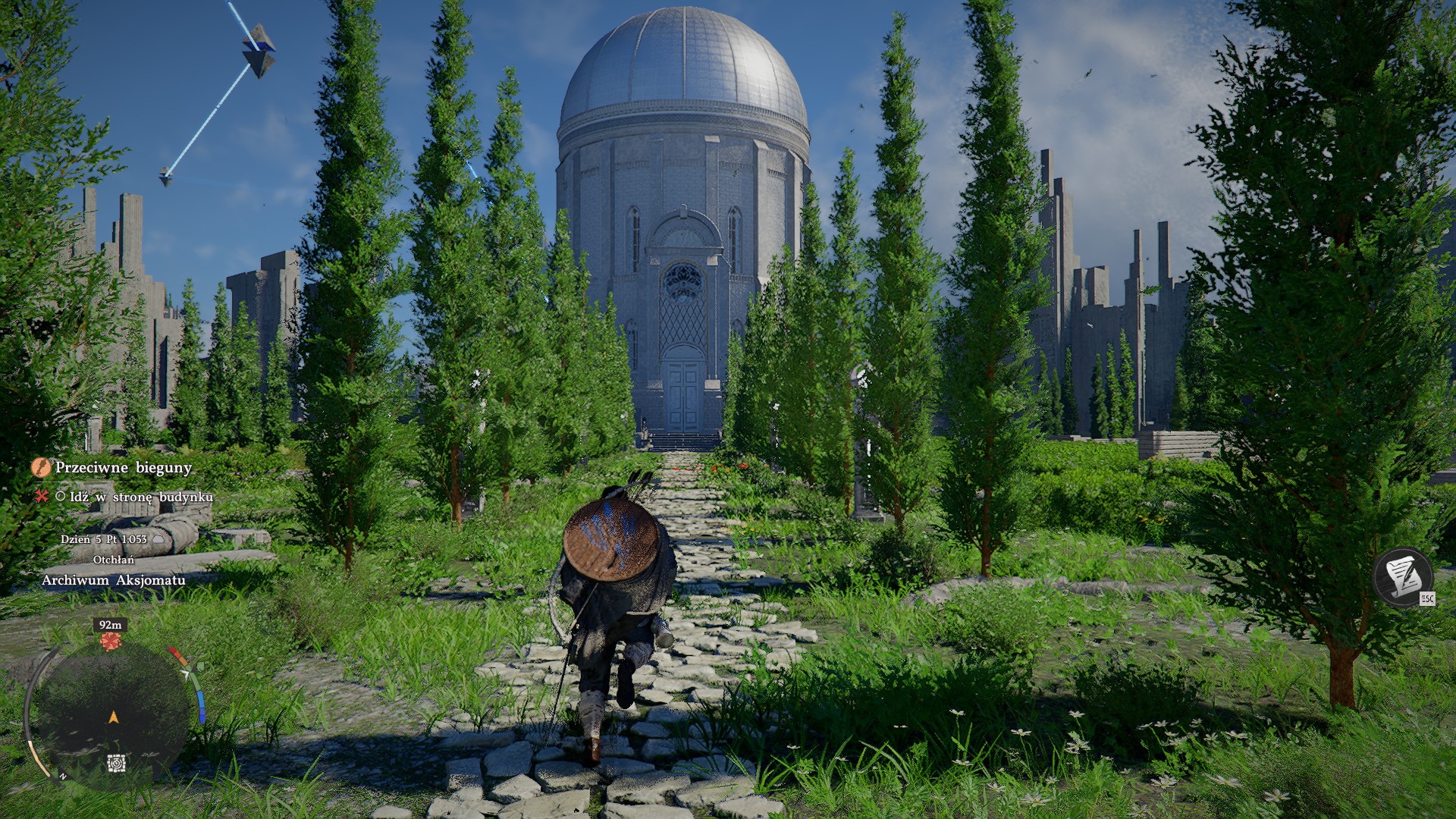The height and width of the screenshot is (819, 1456).
Task: Click the objective Idź w stronę budynku
Action: click(141, 497)
